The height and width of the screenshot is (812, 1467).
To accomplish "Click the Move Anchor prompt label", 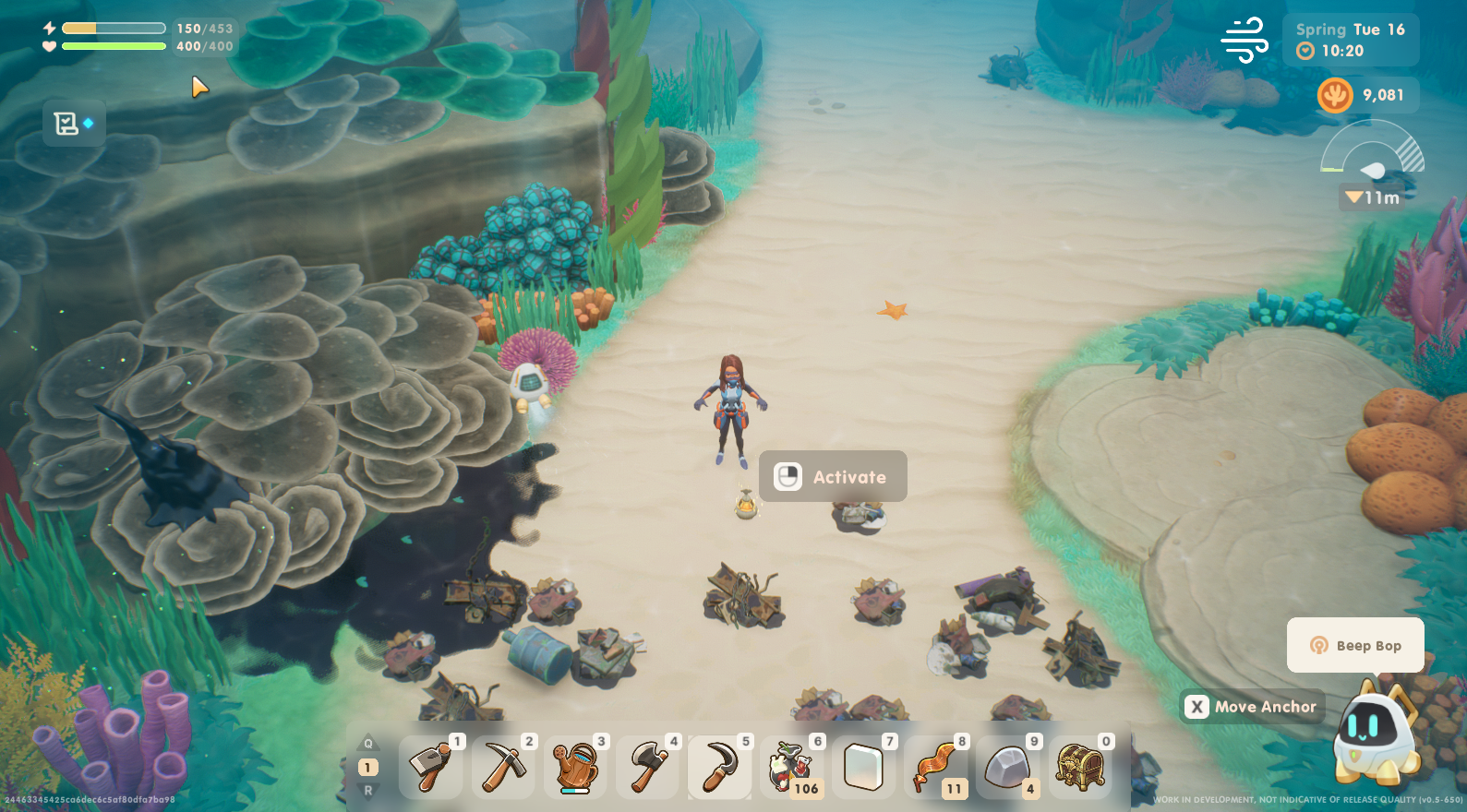I will 1254,707.
